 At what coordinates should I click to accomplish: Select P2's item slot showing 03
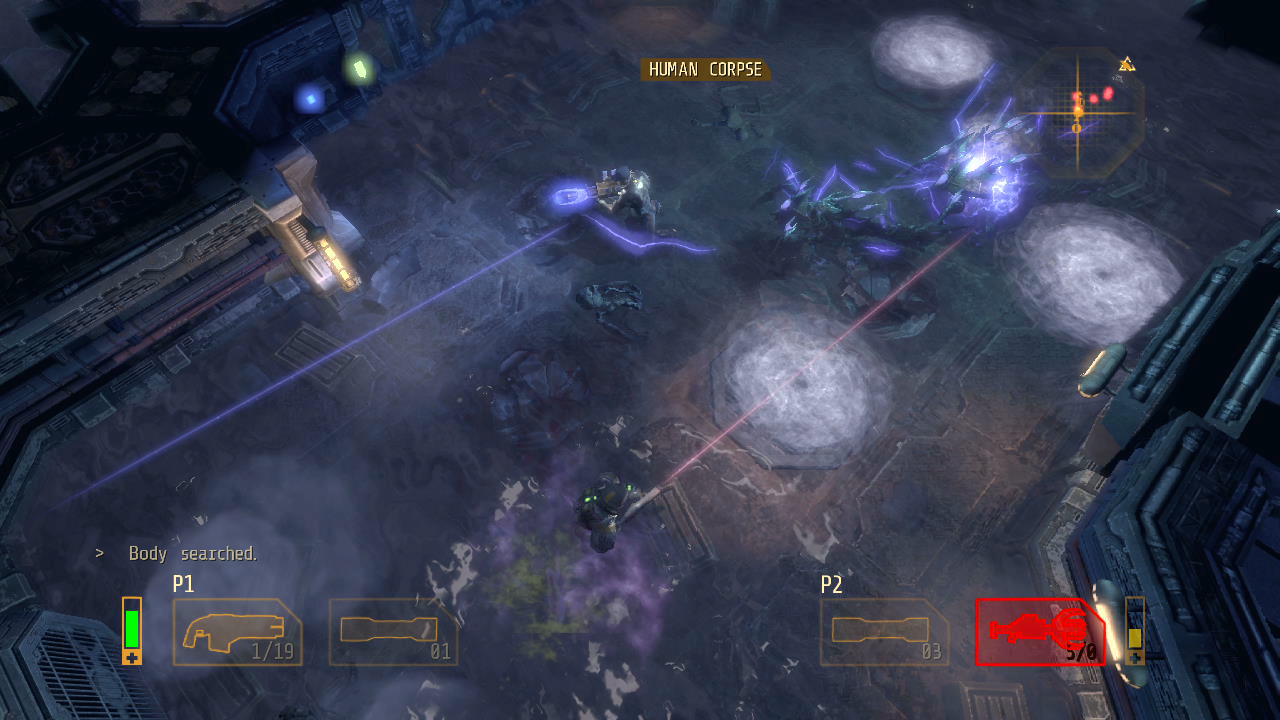click(885, 632)
